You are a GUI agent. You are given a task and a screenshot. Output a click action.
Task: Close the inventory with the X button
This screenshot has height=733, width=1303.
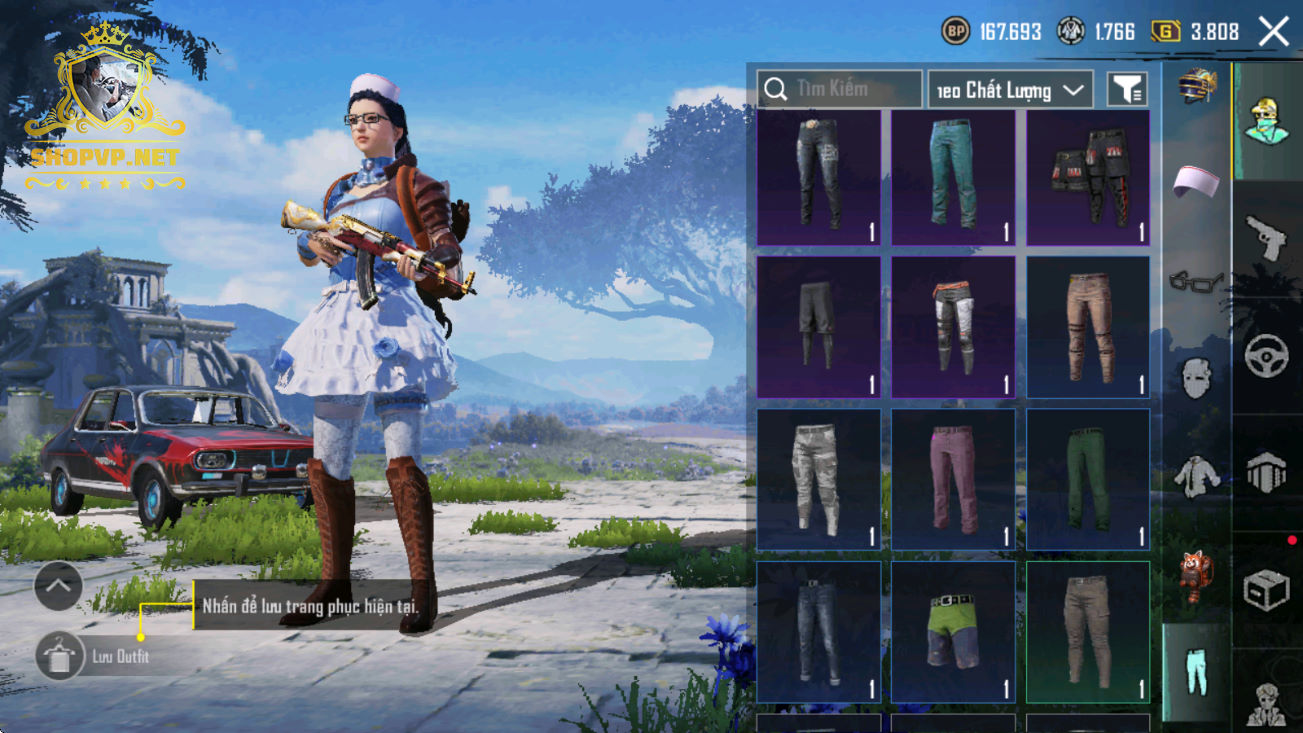1274,32
